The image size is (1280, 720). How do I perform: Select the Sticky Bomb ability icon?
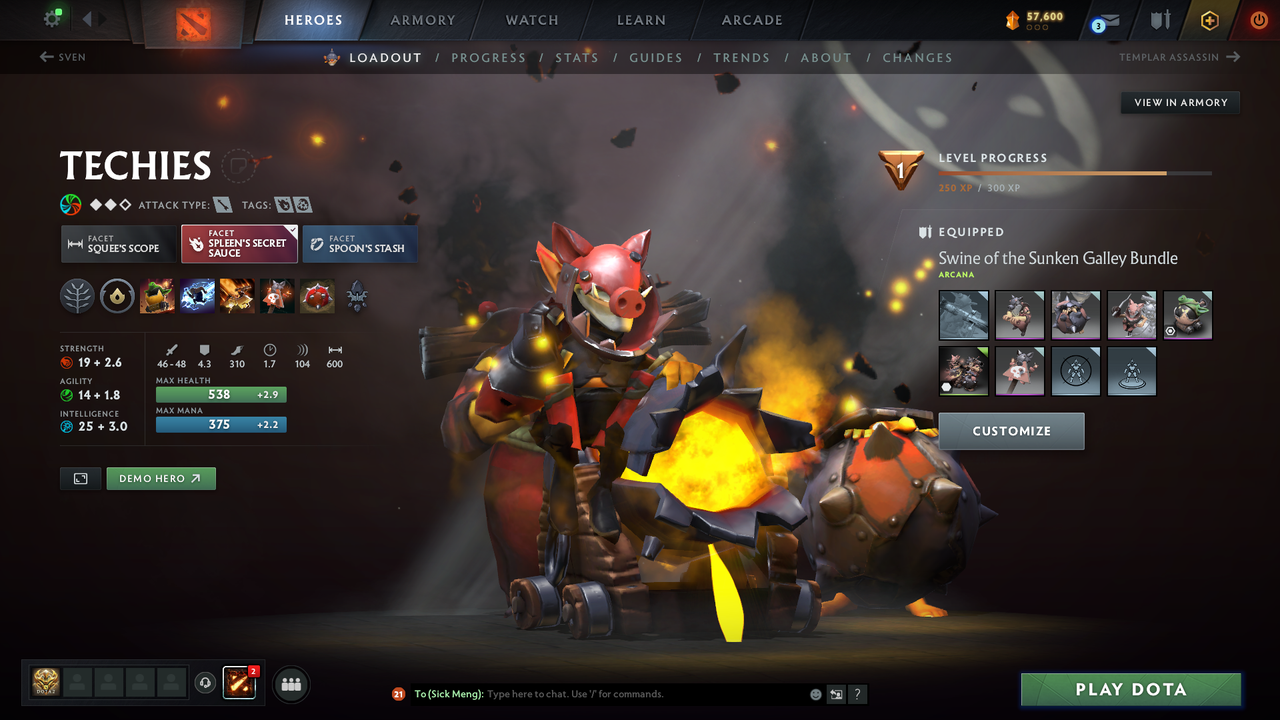[x=157, y=296]
